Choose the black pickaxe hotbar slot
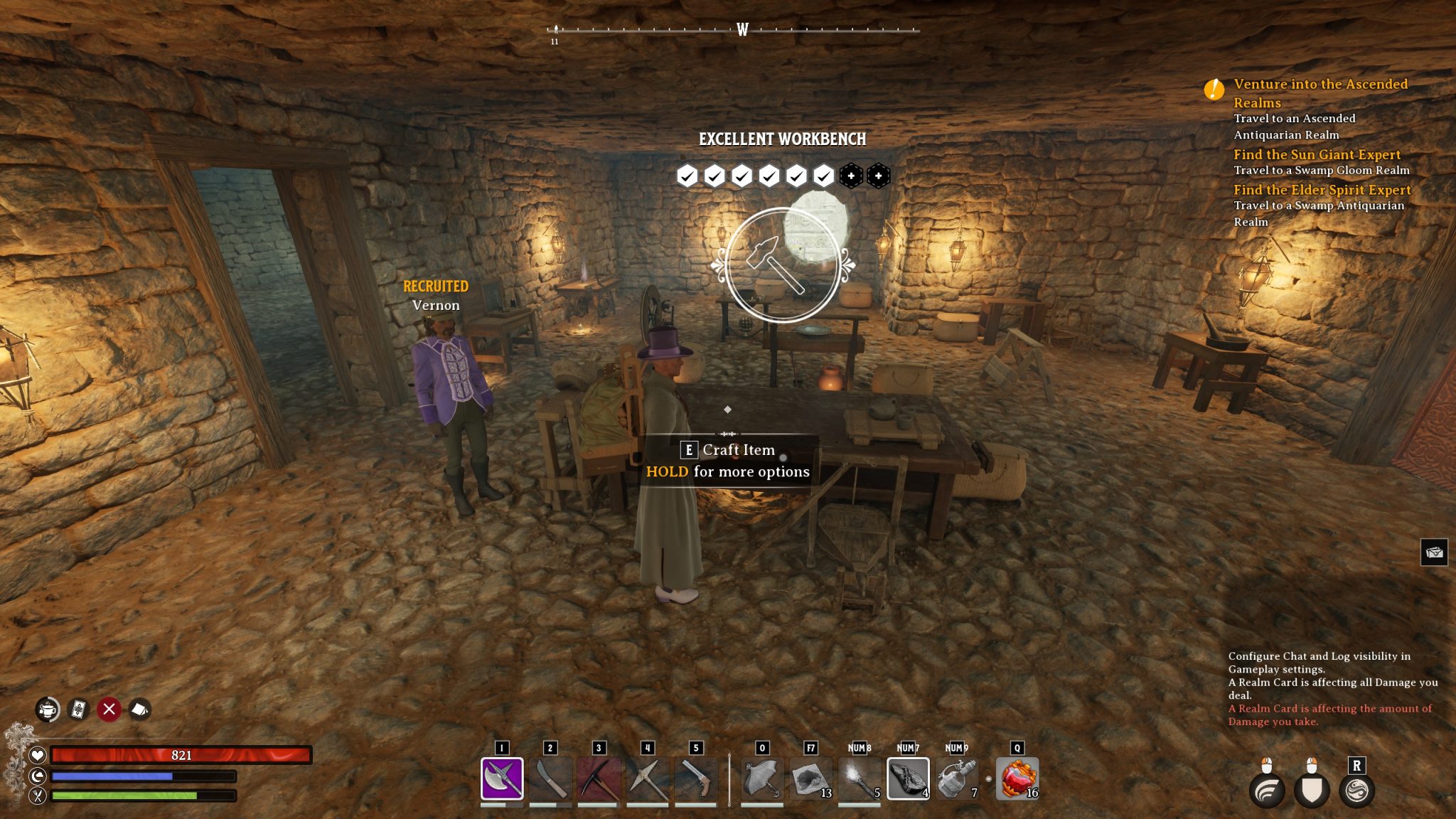The height and width of the screenshot is (819, 1456). (599, 778)
